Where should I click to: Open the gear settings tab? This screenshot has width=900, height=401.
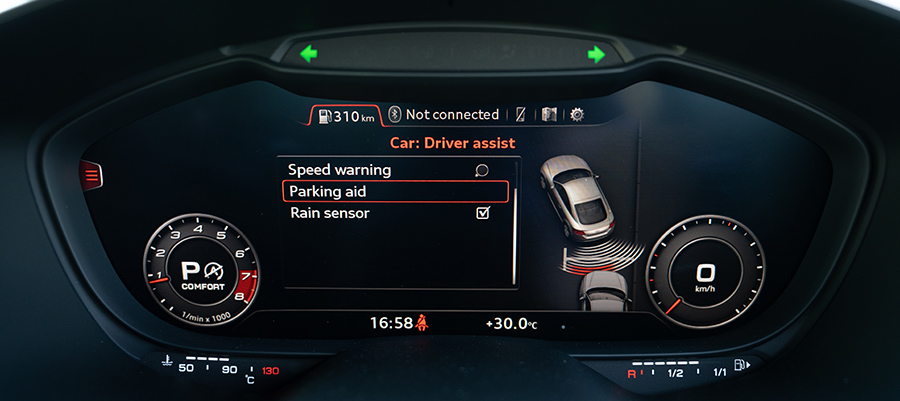(x=577, y=114)
